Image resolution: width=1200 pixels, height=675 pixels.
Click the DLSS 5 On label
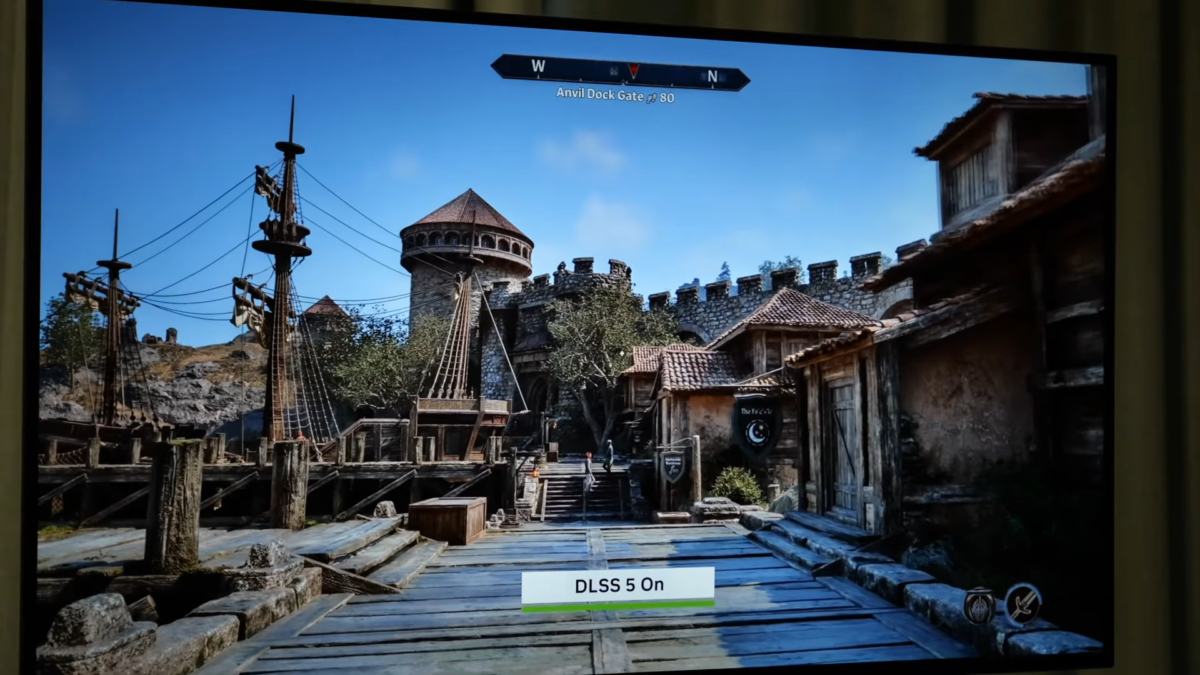click(x=618, y=588)
